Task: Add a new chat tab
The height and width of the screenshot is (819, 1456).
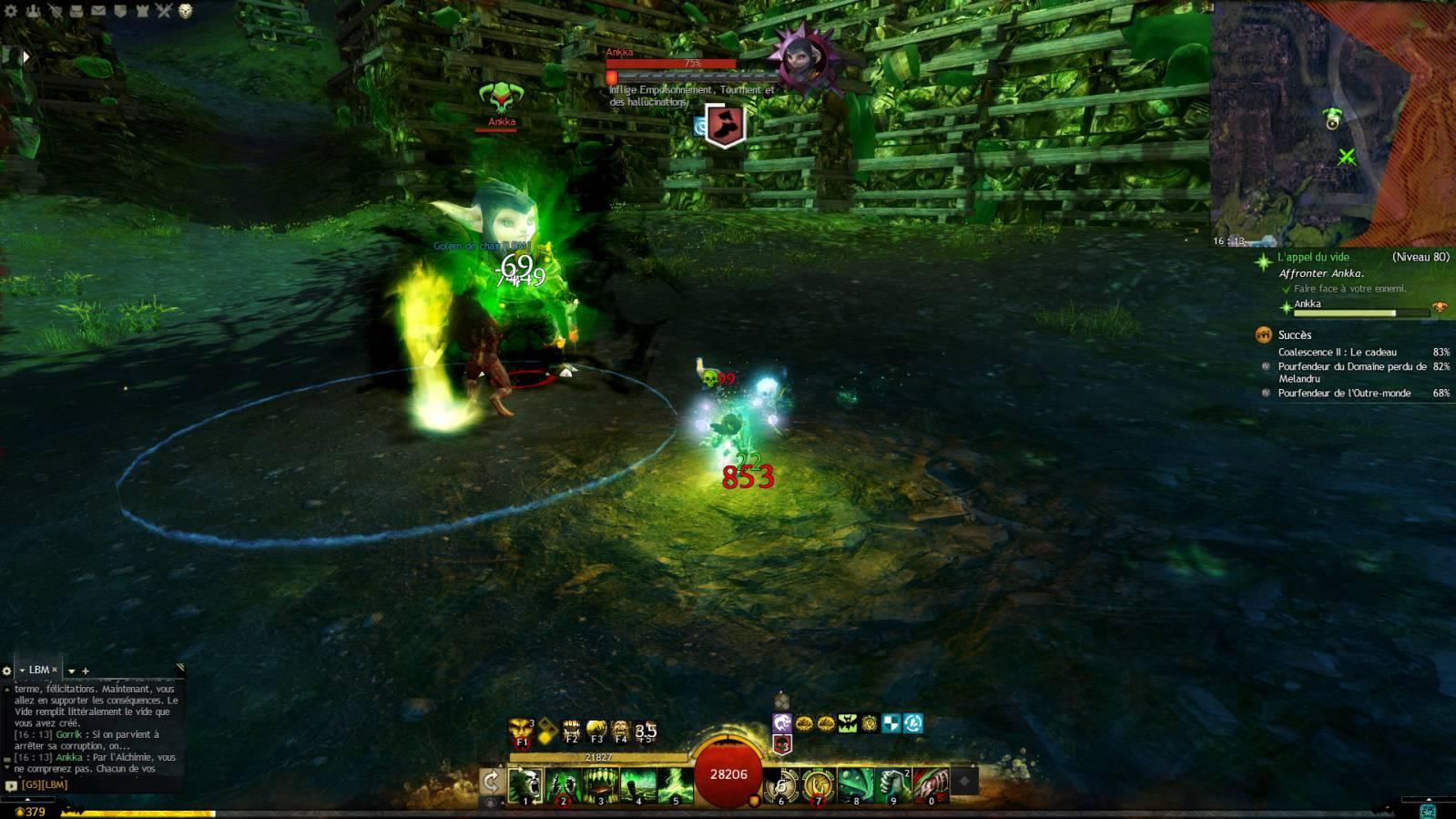Action: [86, 671]
